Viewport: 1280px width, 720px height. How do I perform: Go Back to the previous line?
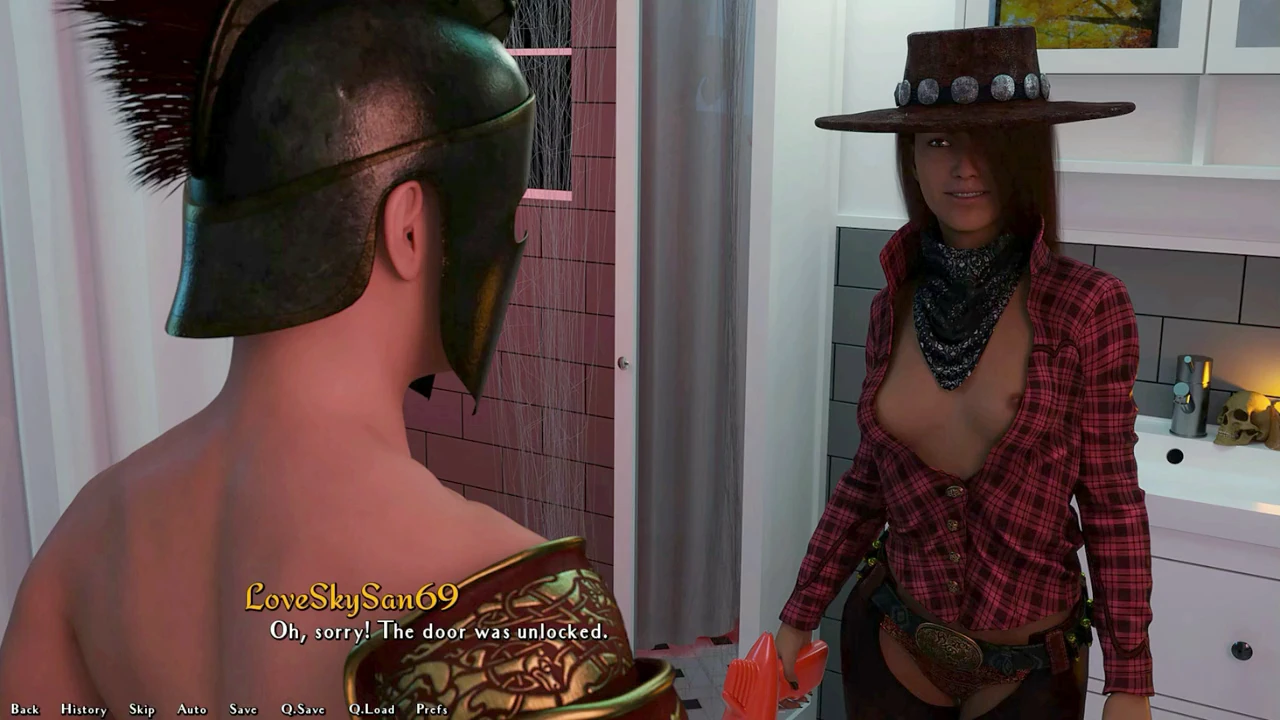point(25,709)
